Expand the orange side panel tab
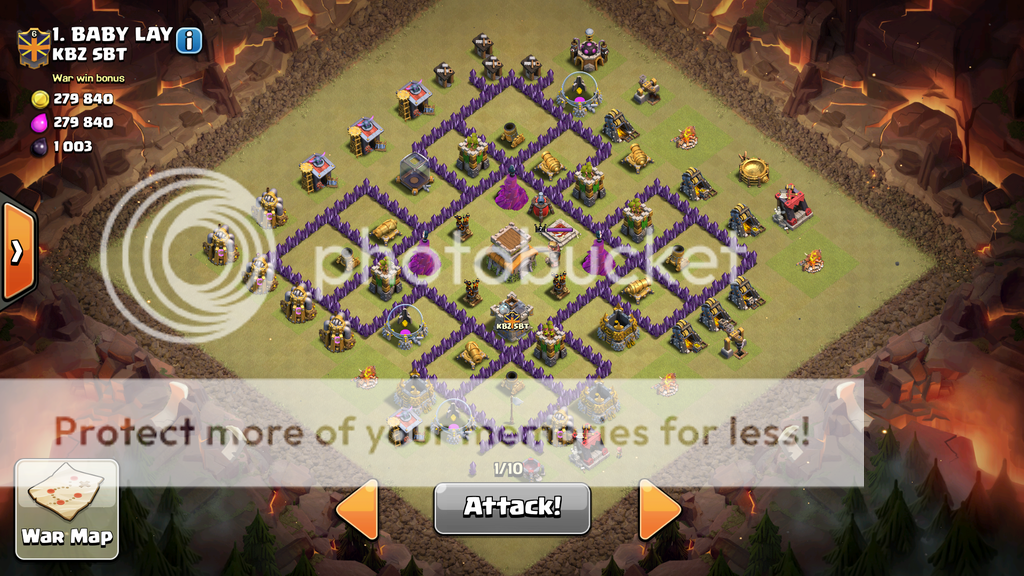Screen dimensions: 1024x576 (17, 251)
